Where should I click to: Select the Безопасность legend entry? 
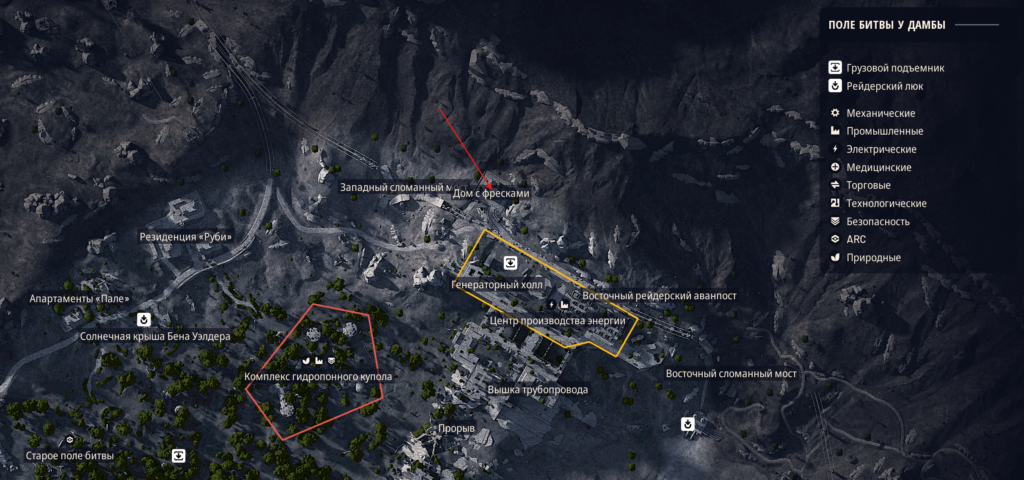(877, 221)
